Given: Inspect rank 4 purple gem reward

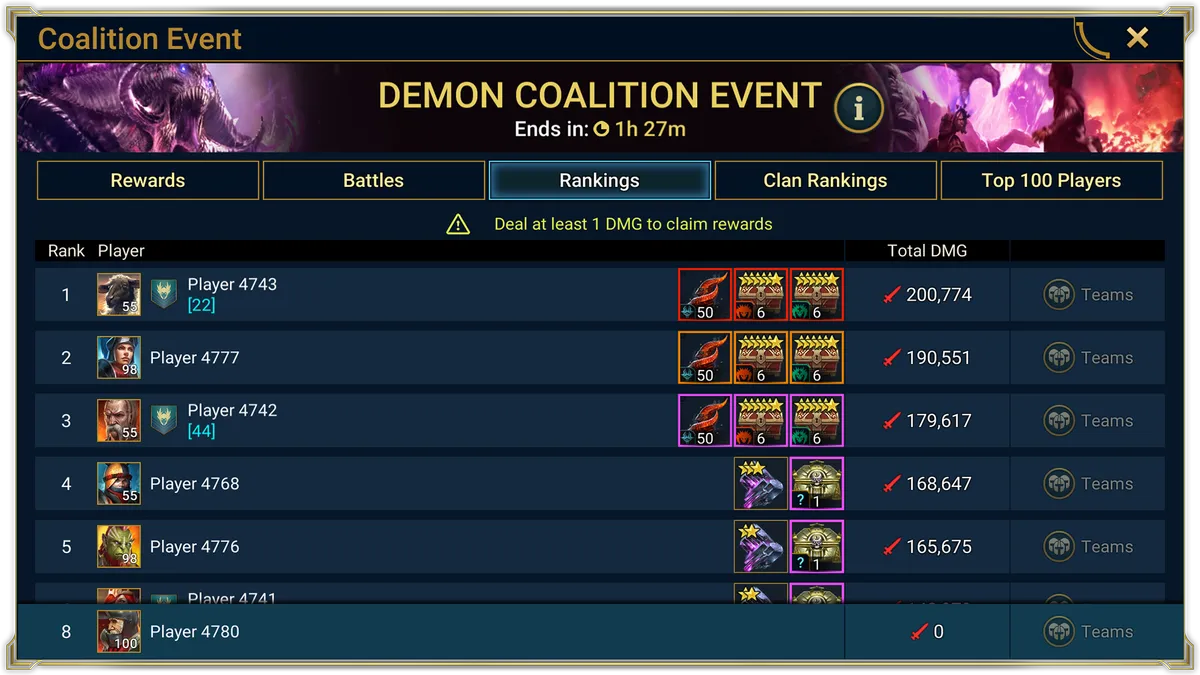Looking at the screenshot, I should coord(760,484).
